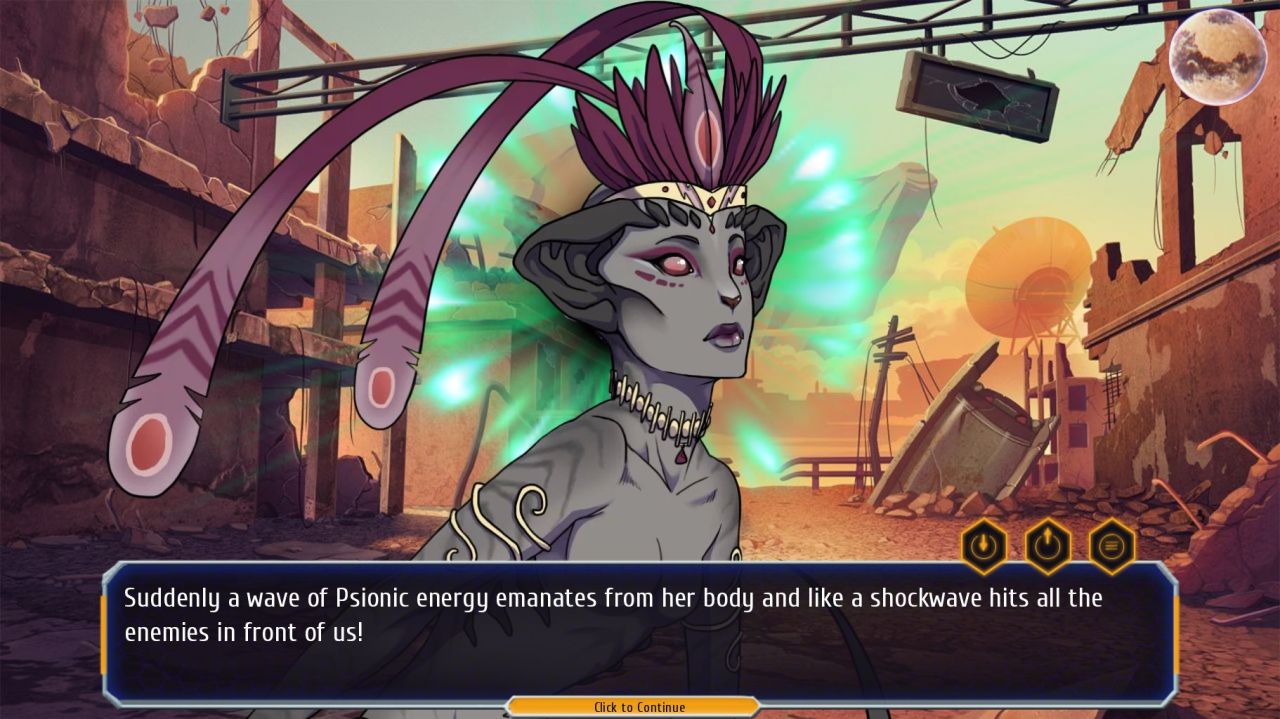Advance the dialogue by clicking the text box
This screenshot has height=719, width=1280.
639,628
